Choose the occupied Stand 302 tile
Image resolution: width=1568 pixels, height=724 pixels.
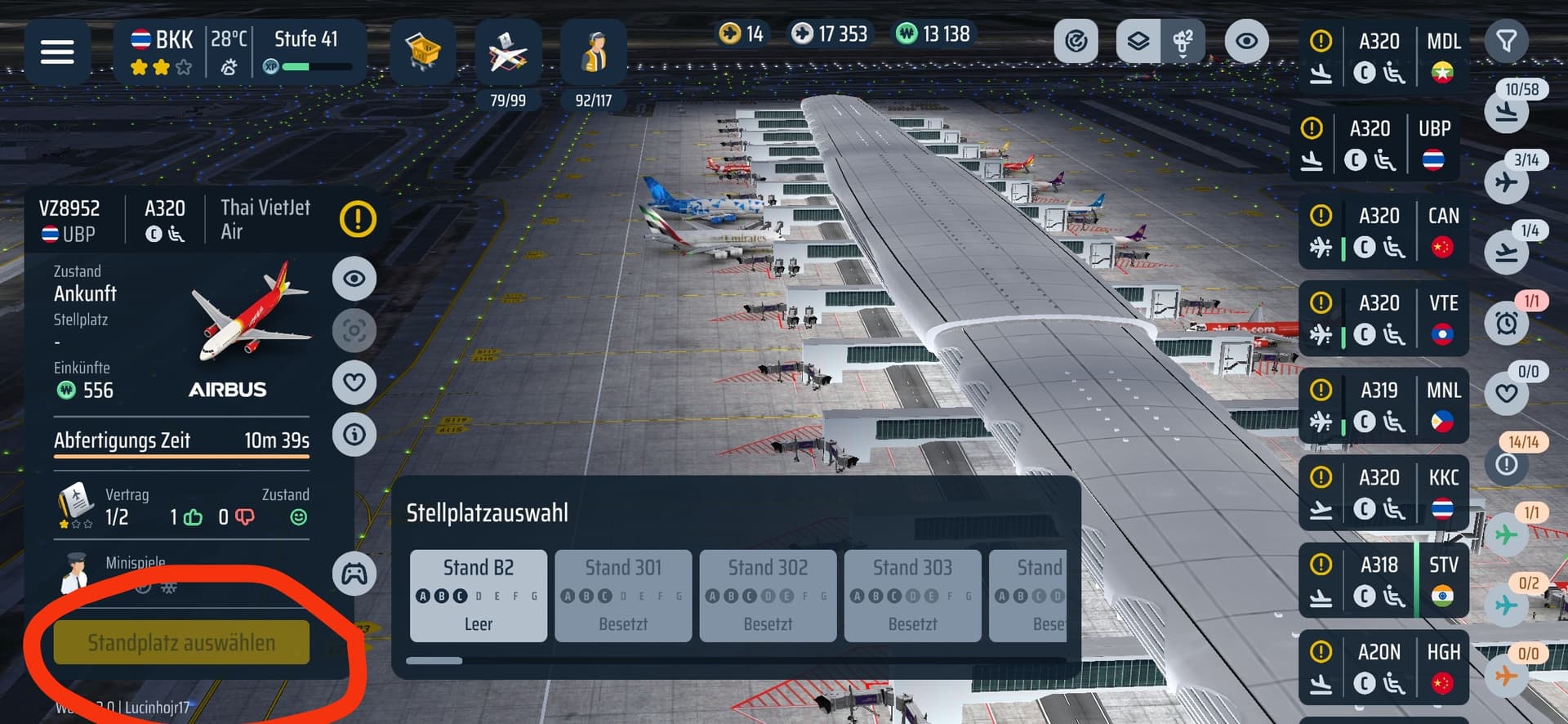[768, 595]
